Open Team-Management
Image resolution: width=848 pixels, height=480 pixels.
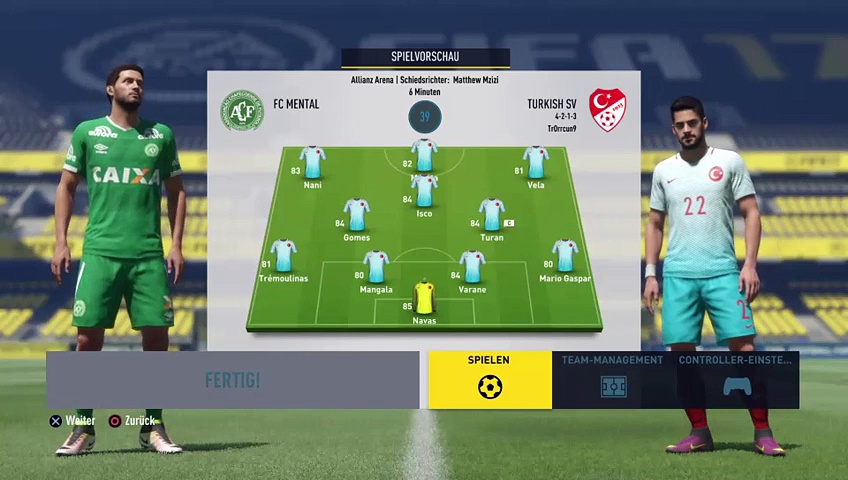[x=612, y=380]
